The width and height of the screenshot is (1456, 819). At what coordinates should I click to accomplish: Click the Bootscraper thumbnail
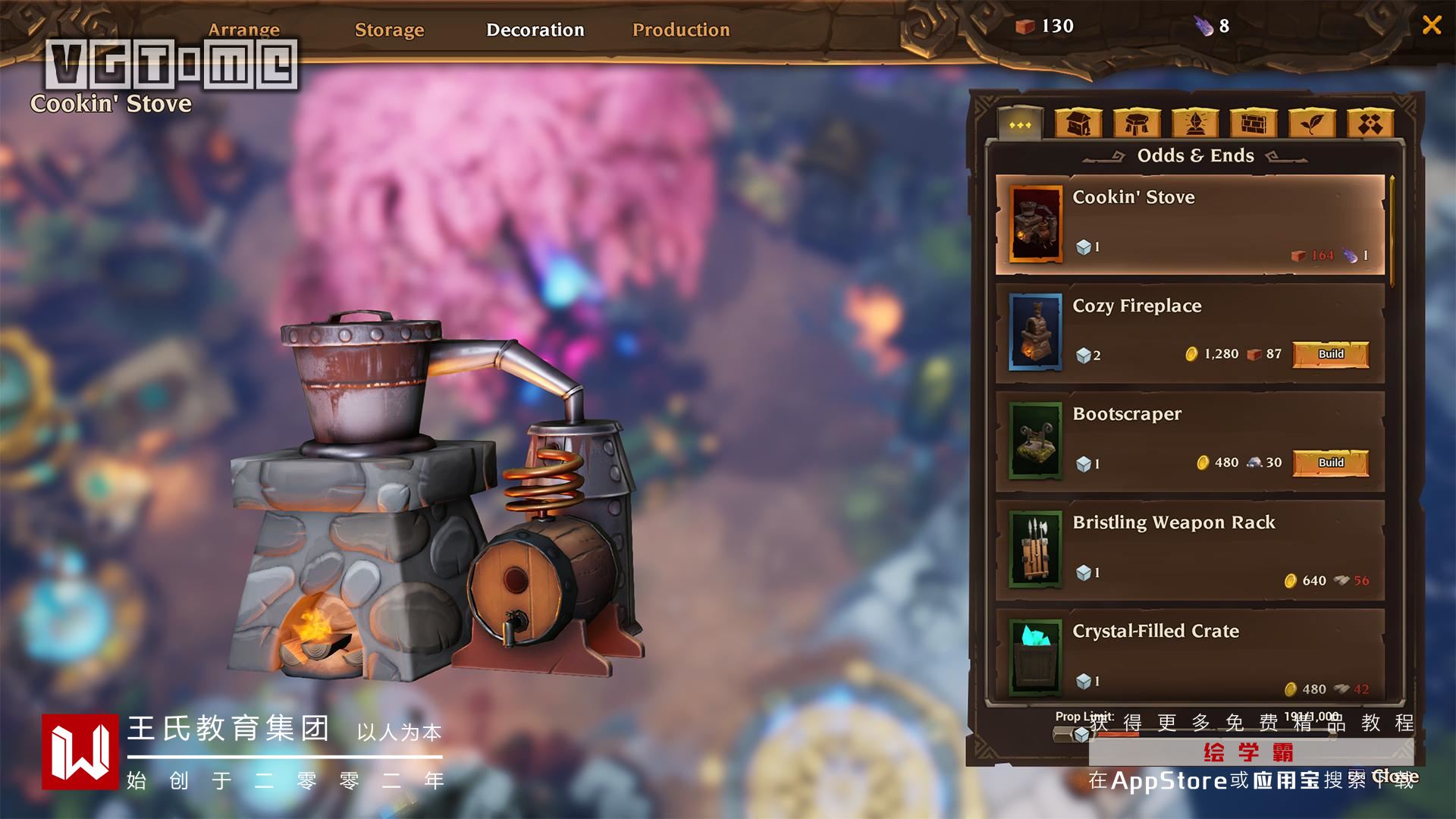(x=1035, y=441)
